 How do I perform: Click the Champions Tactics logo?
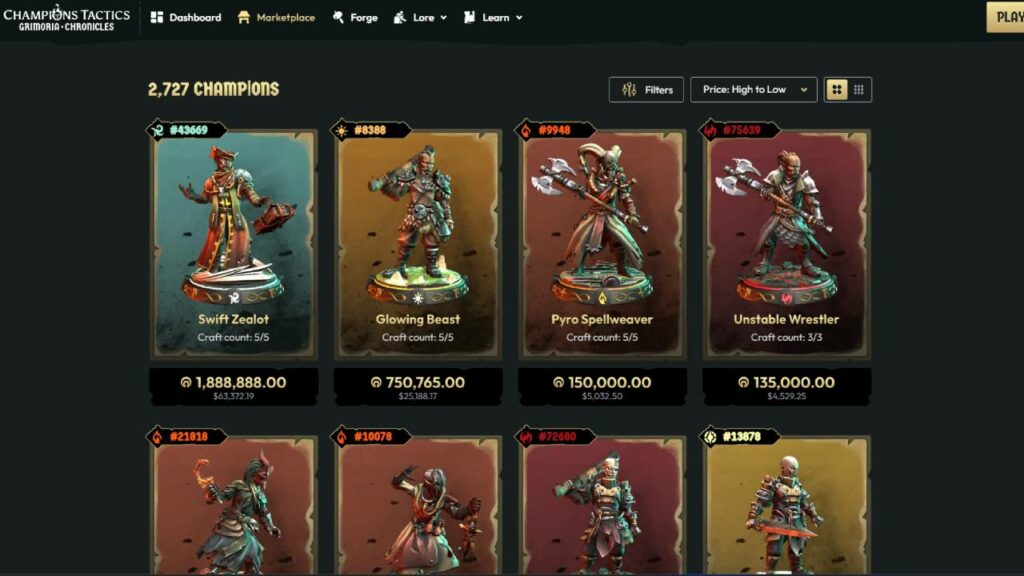66,17
